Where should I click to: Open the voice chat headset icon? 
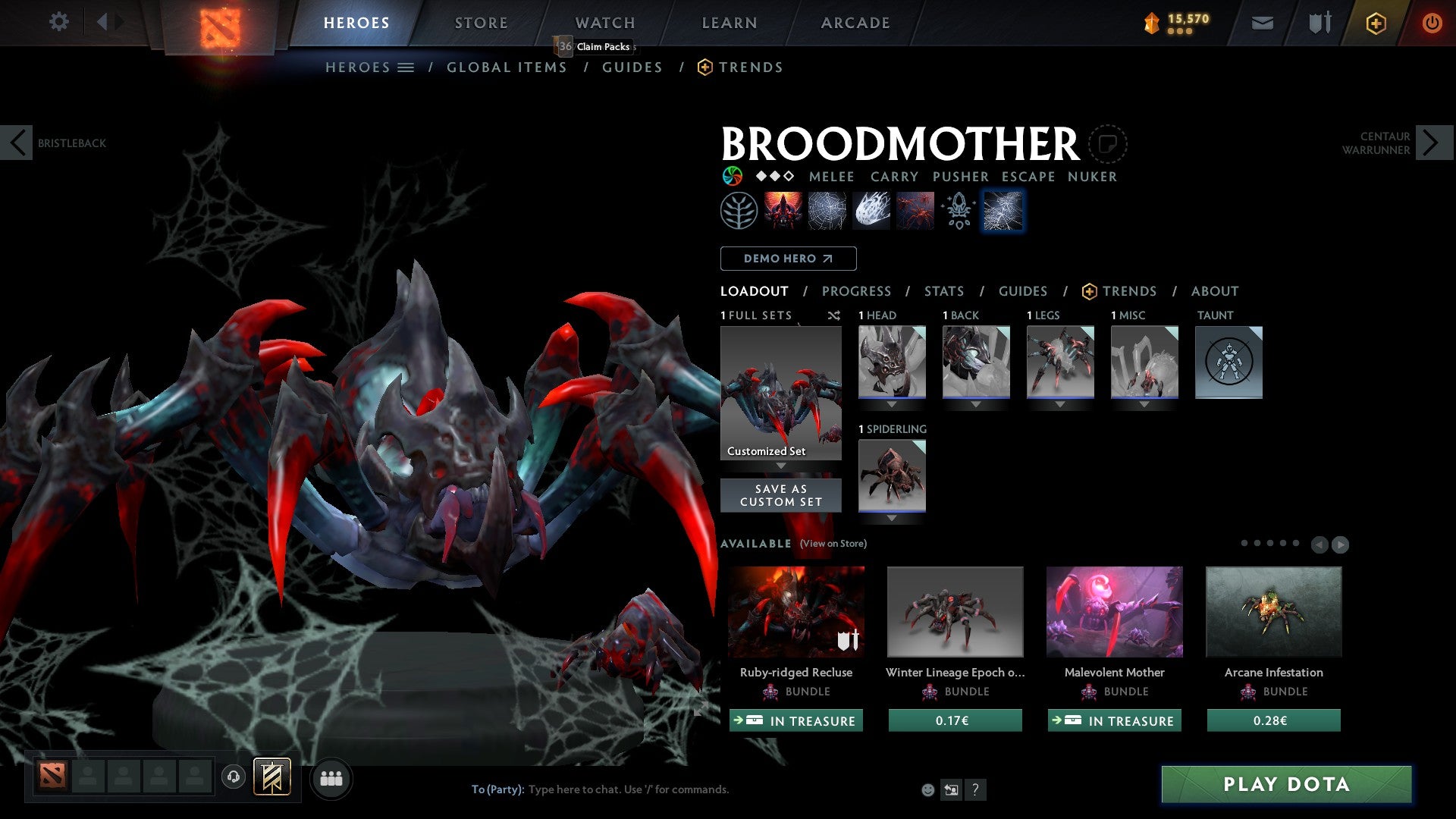tap(233, 778)
